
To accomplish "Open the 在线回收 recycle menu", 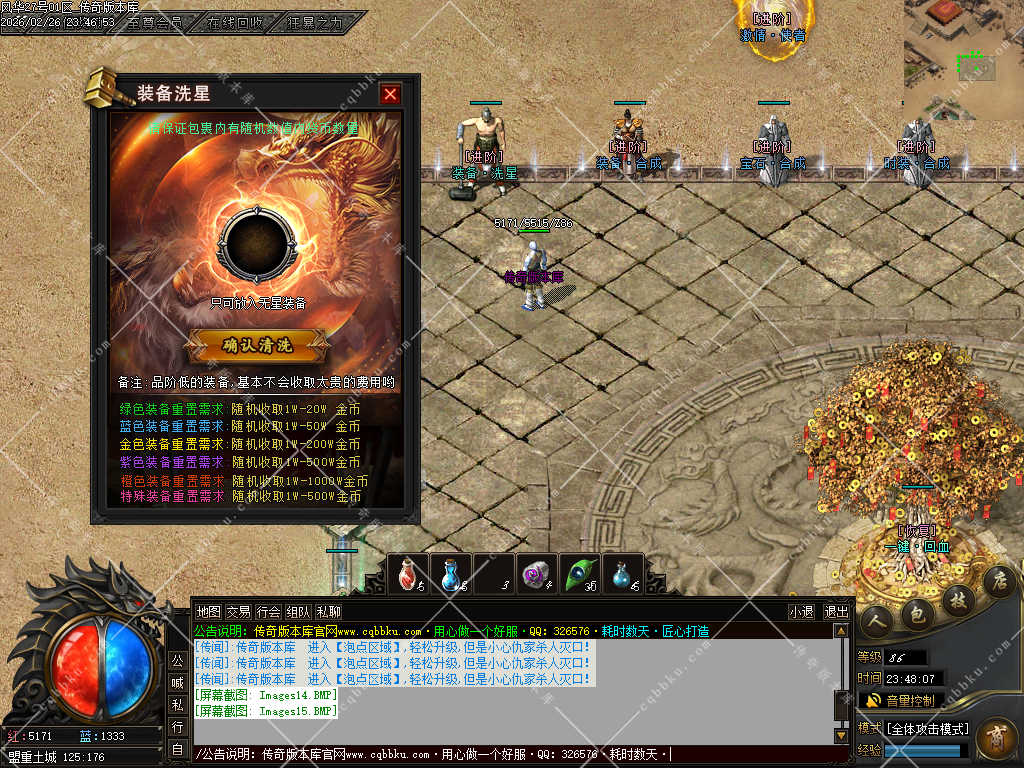I will (236, 21).
